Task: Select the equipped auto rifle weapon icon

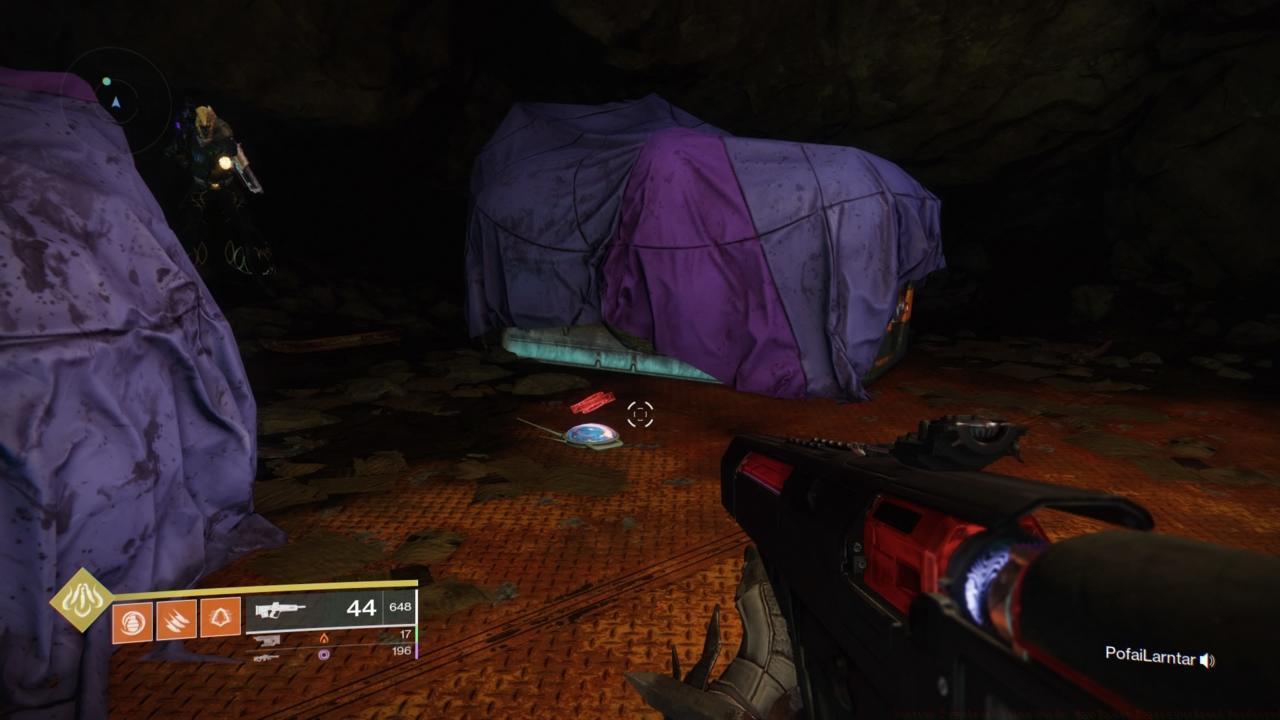Action: 281,610
